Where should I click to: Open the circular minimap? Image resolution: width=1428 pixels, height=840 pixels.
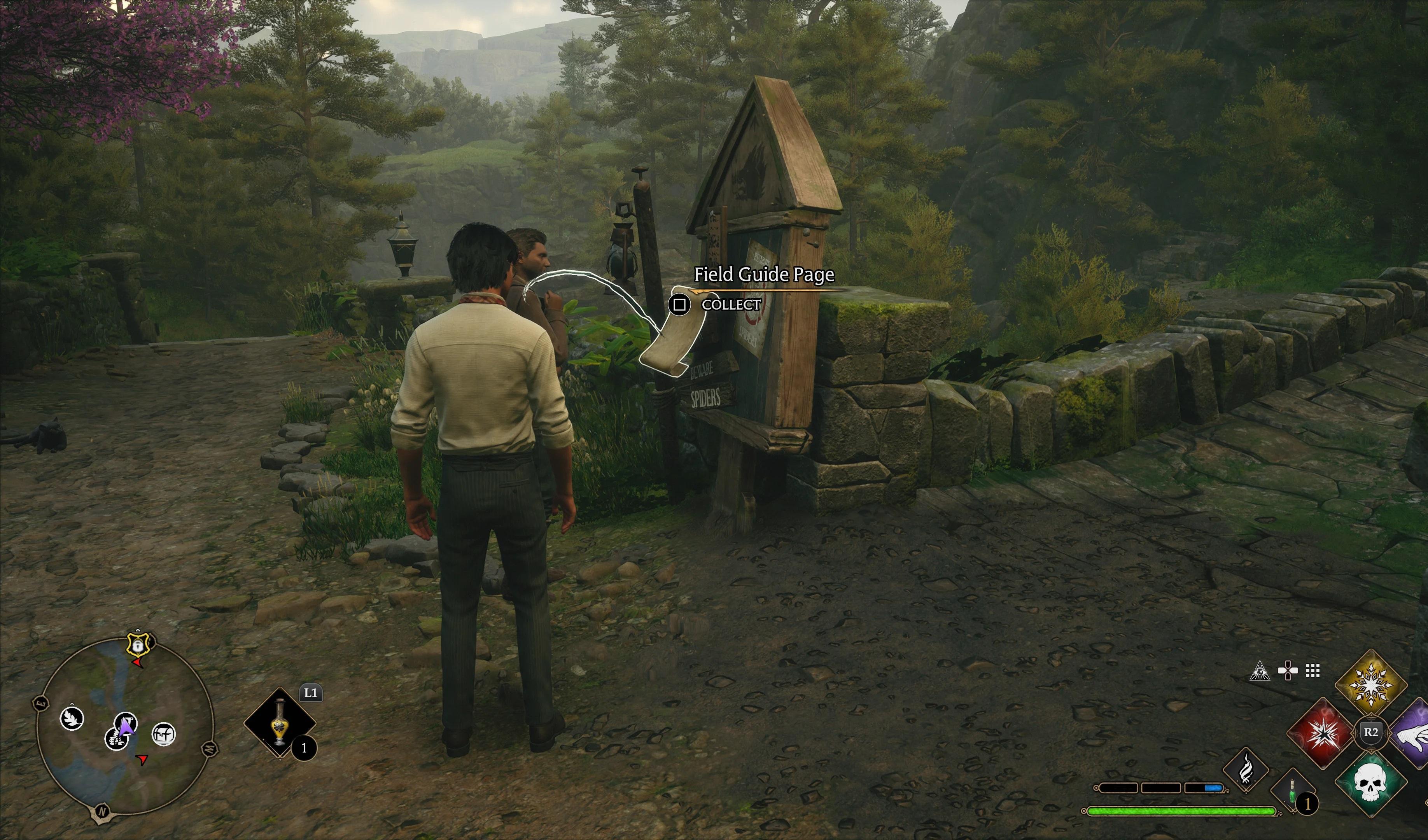(x=125, y=726)
